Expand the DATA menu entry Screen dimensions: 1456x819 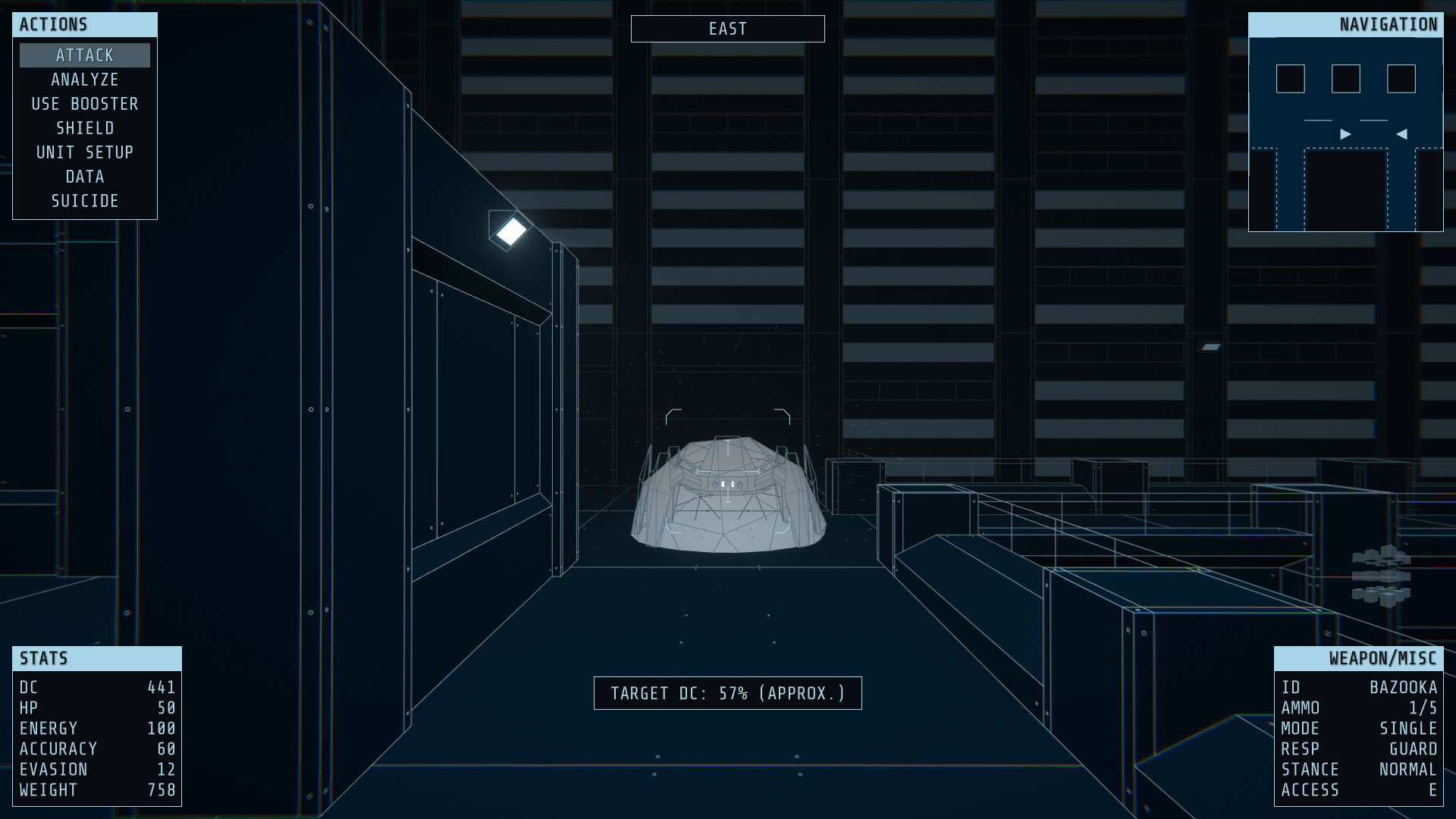[x=84, y=176]
